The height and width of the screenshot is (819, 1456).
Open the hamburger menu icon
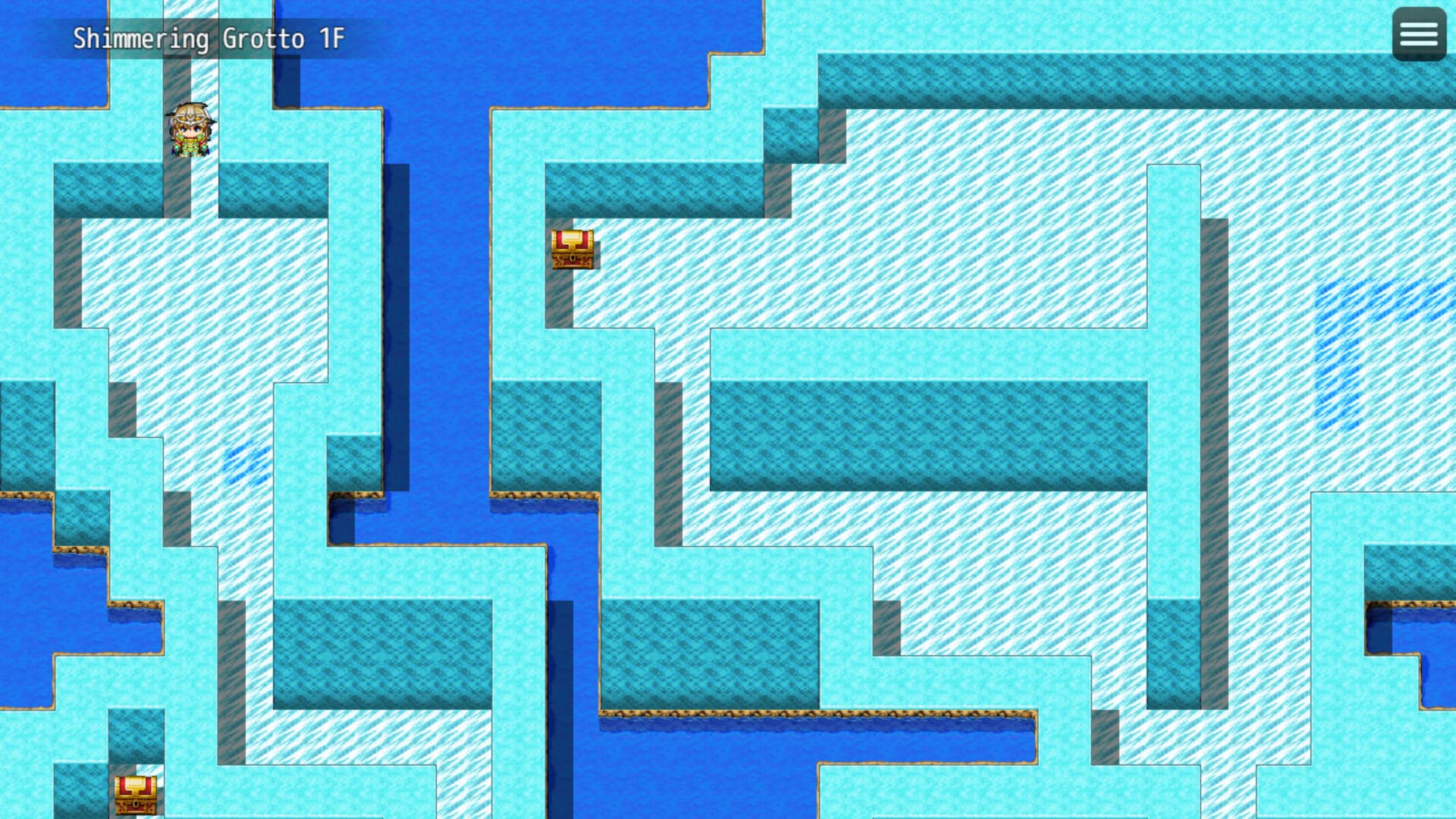[1419, 34]
